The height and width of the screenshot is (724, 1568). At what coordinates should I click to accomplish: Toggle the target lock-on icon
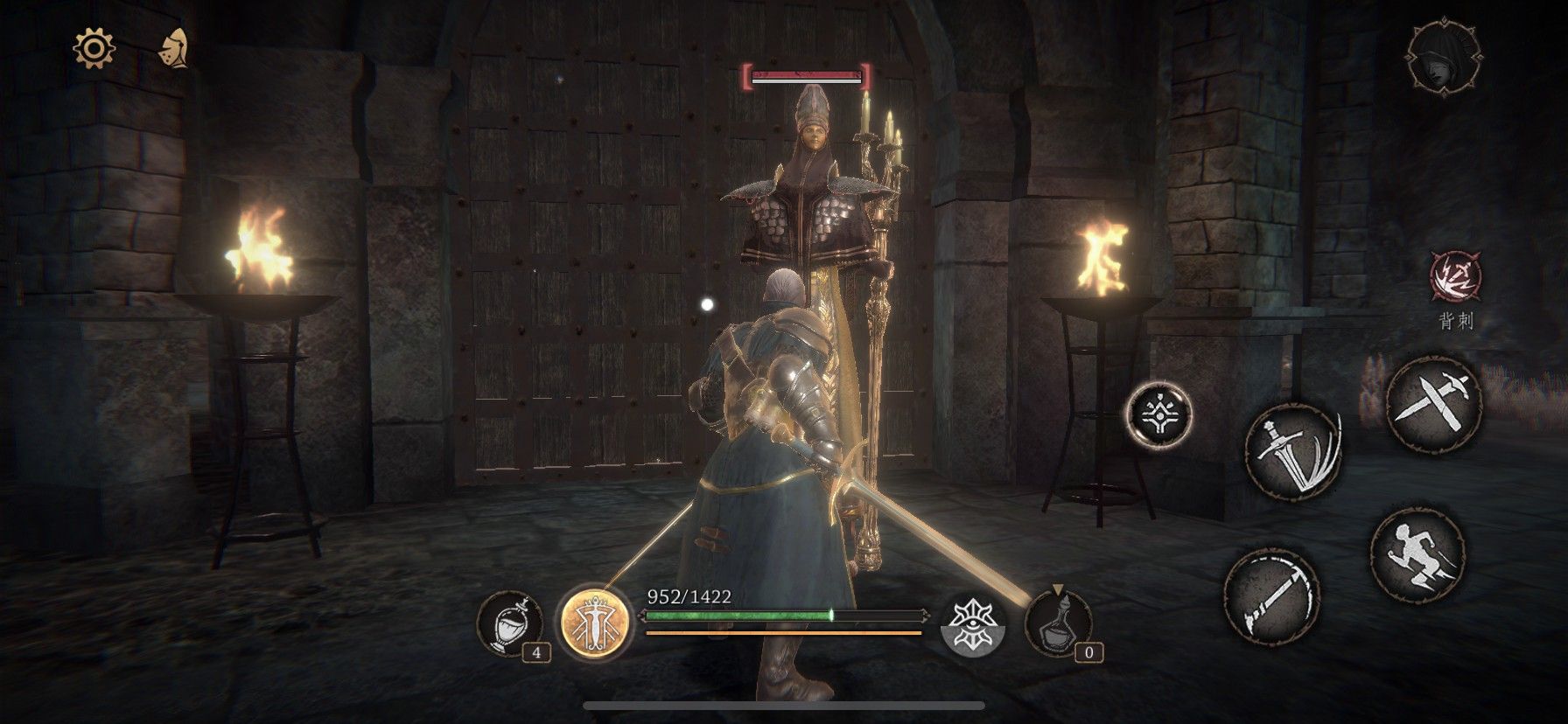[1159, 414]
